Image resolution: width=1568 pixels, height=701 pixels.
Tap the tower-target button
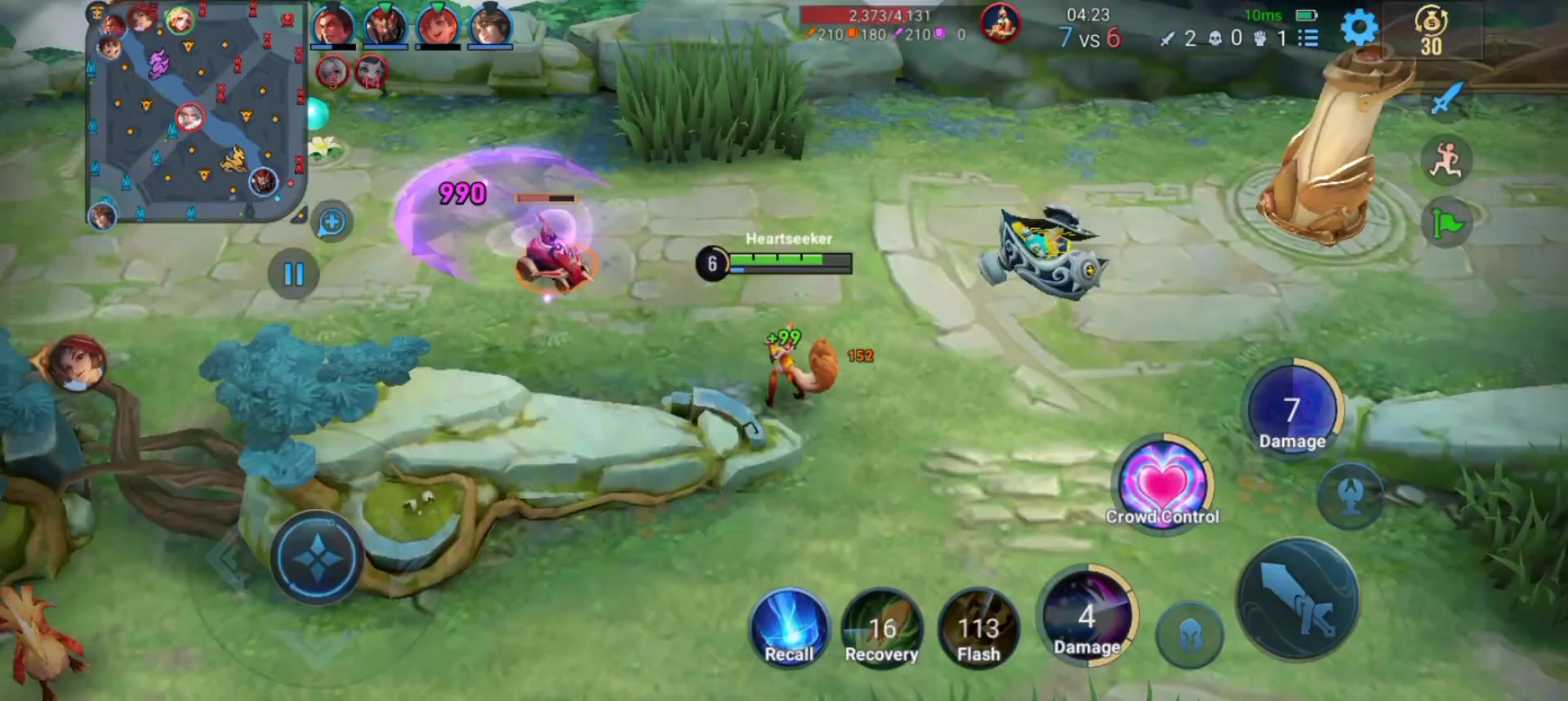pyautogui.click(x=1351, y=495)
